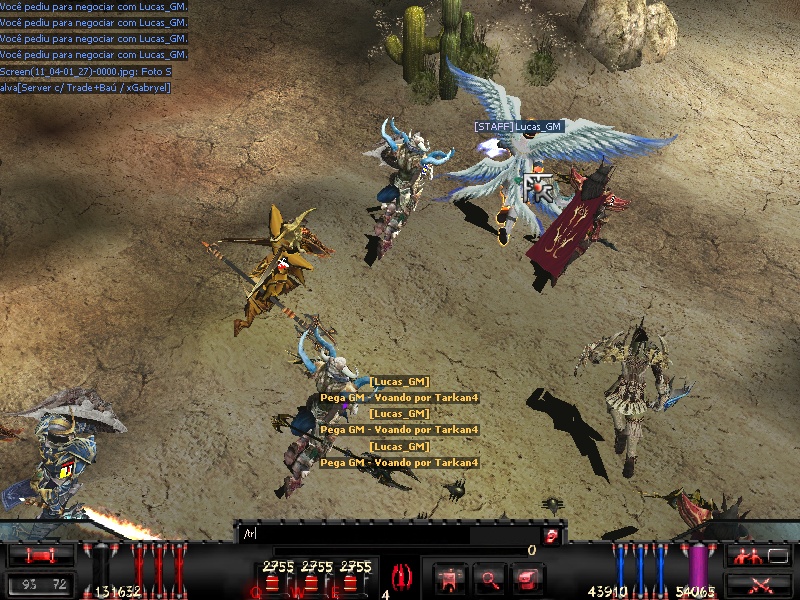Select the E potion slot
The image size is (800, 600).
pyautogui.click(x=354, y=578)
